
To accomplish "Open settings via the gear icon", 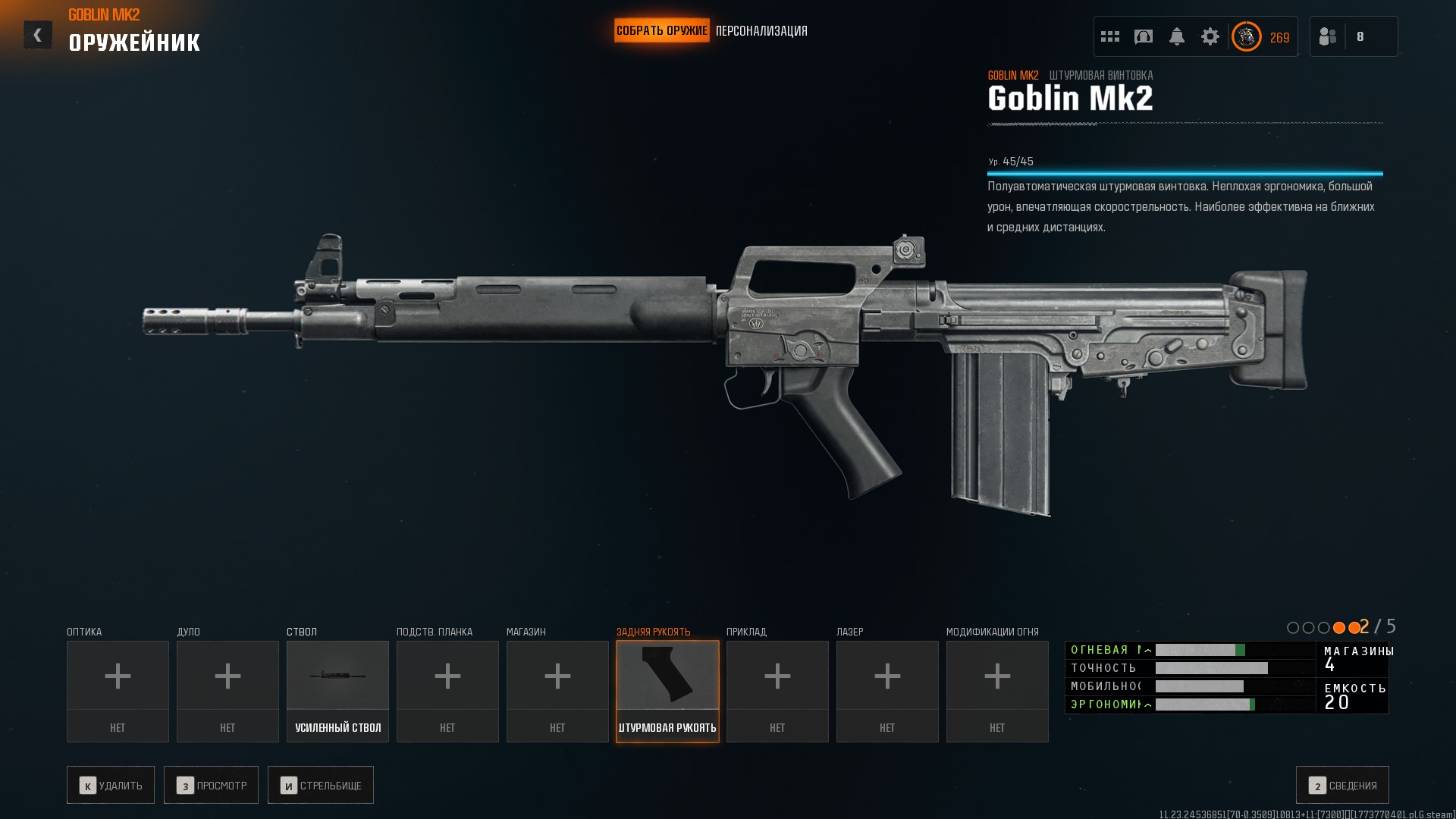I will pos(1210,36).
